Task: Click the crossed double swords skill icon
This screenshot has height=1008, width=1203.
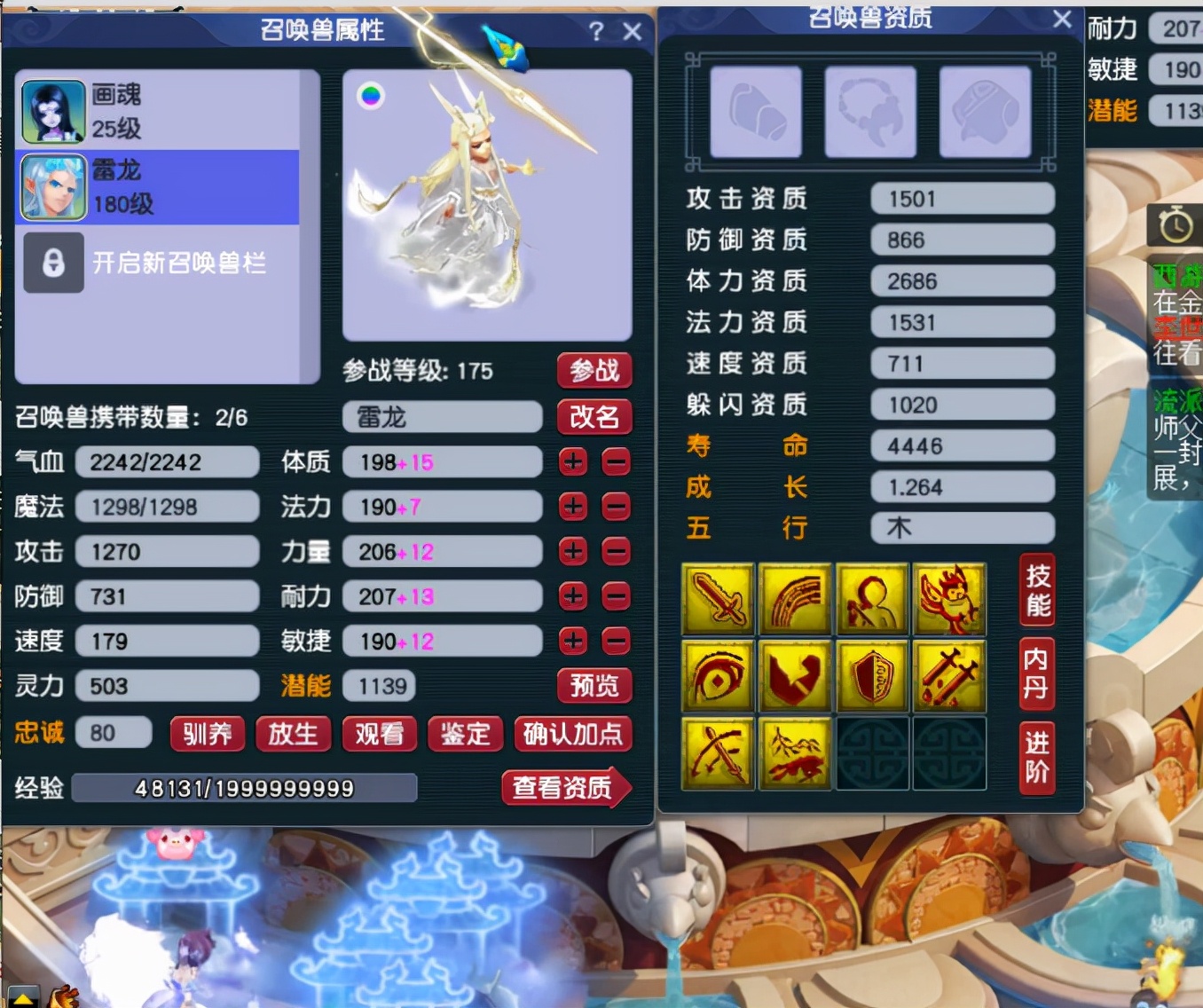Action: point(949,676)
